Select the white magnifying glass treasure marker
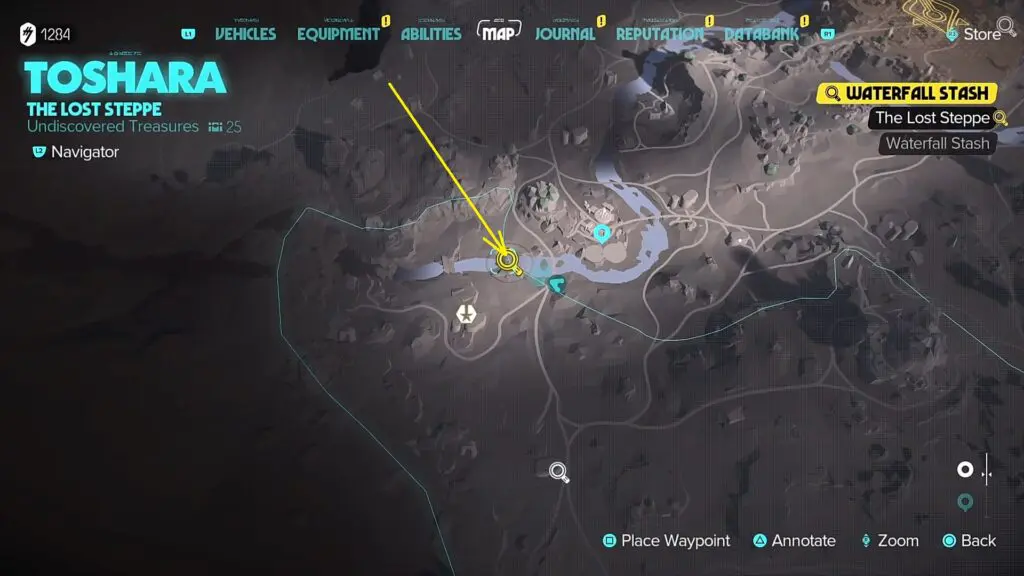The width and height of the screenshot is (1024, 576). click(559, 471)
